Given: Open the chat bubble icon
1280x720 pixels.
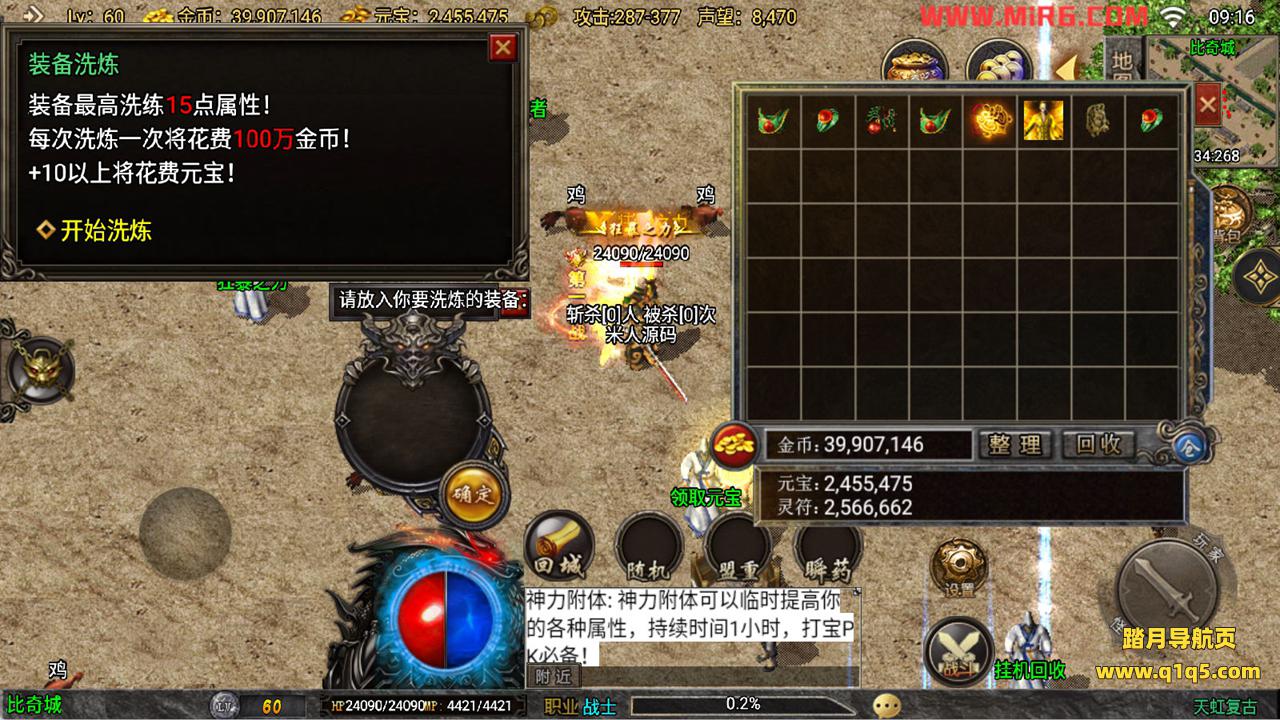Looking at the screenshot, I should pyautogui.click(x=886, y=706).
